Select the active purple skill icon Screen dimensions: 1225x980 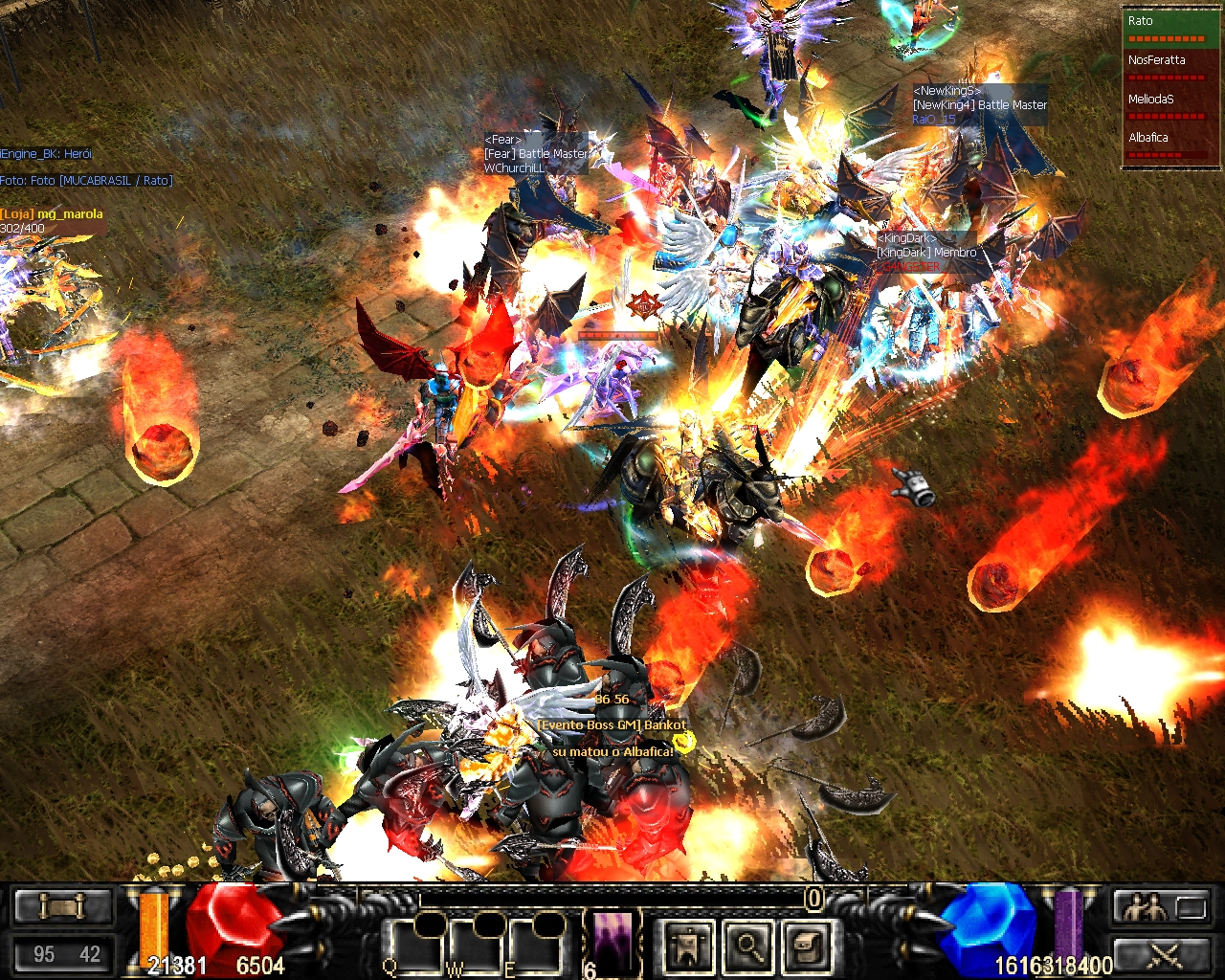[x=613, y=941]
